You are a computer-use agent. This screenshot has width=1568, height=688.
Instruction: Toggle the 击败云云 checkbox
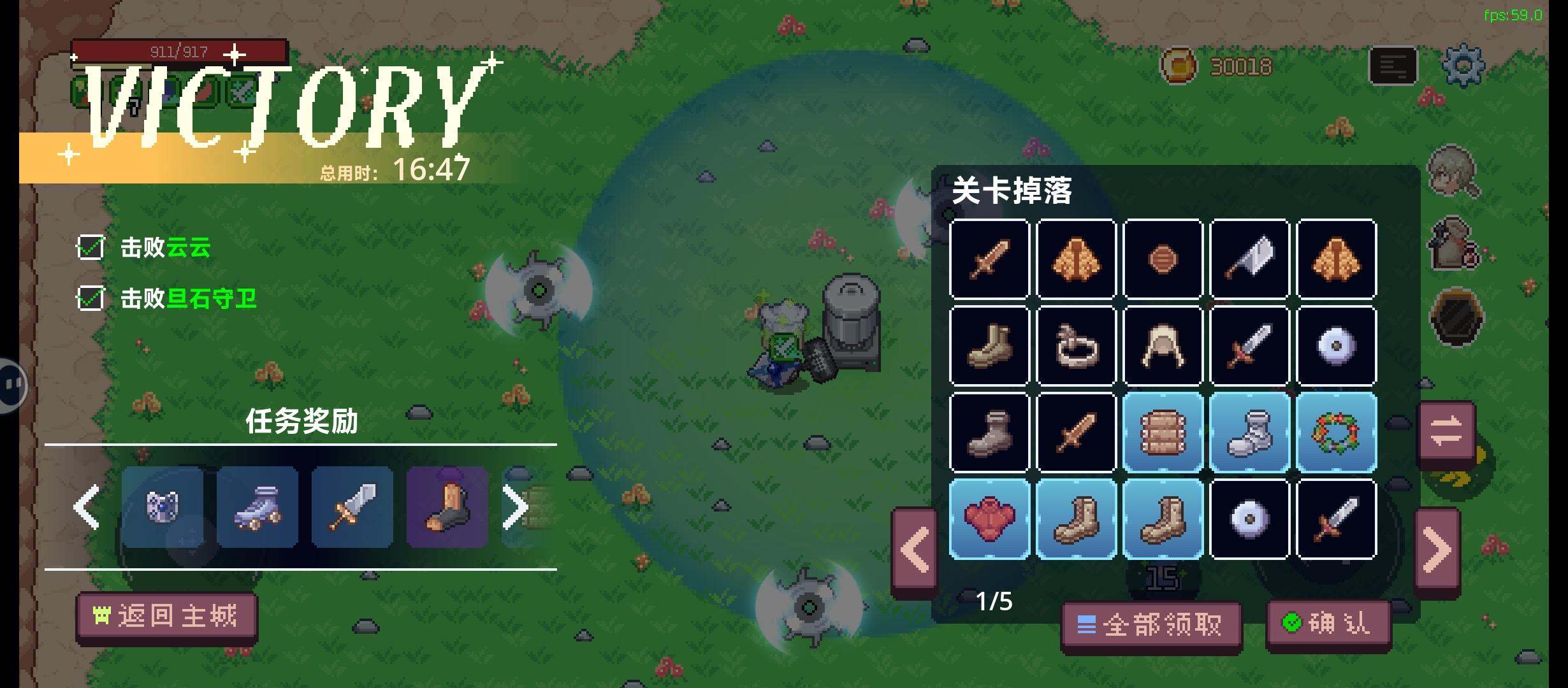point(90,248)
